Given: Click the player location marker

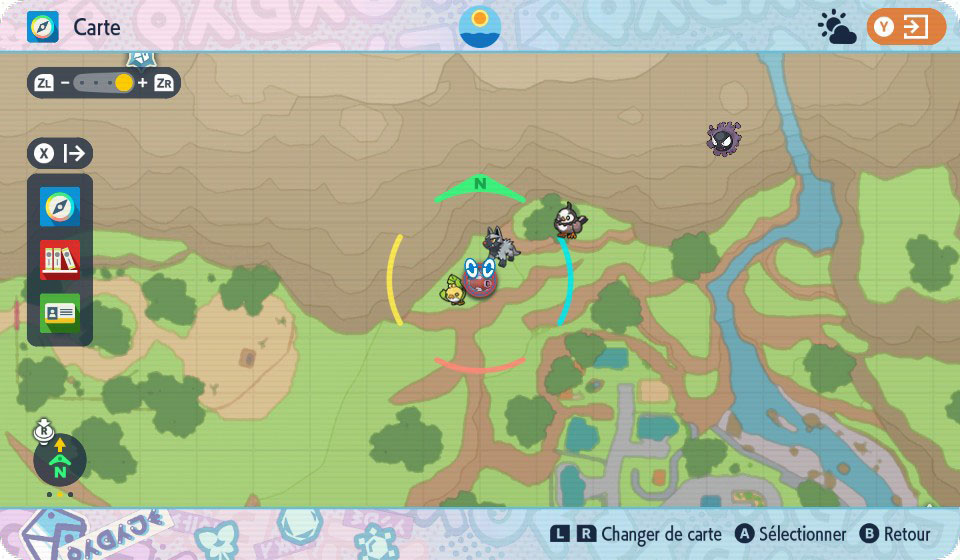Looking at the screenshot, I should click(481, 277).
